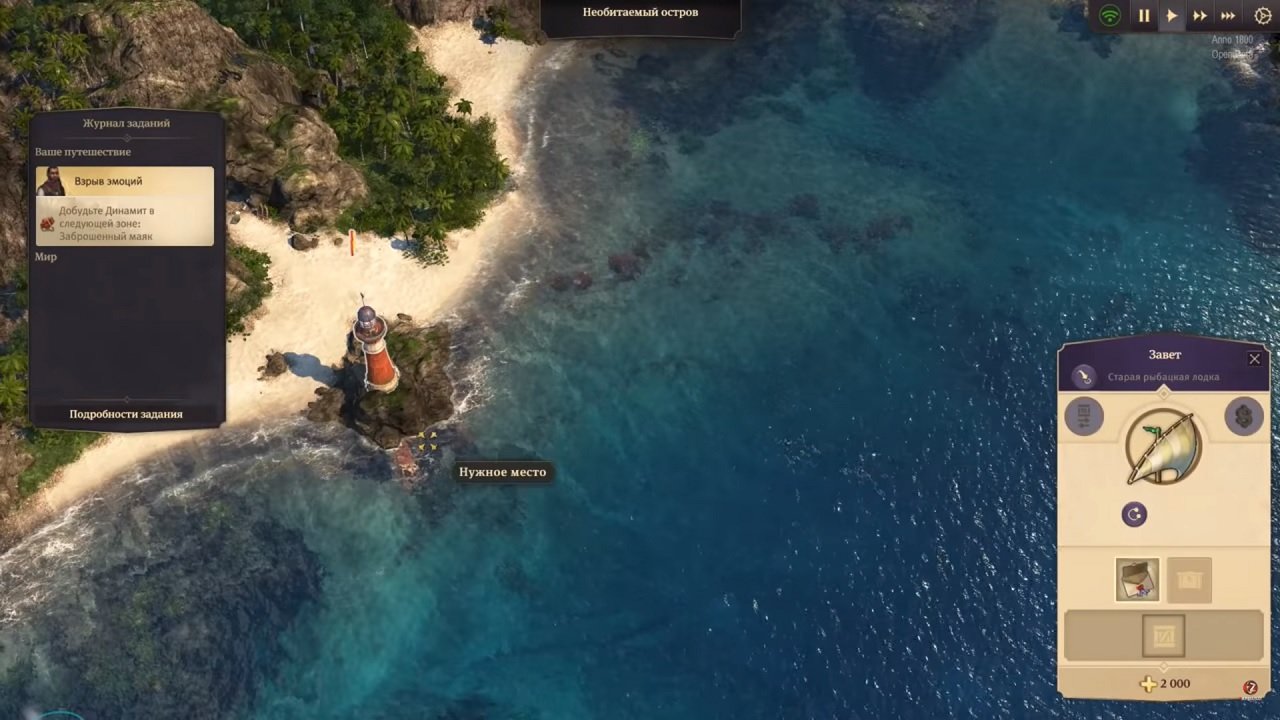Select normal game speed play icon
This screenshot has height=720, width=1280.
(x=1171, y=15)
